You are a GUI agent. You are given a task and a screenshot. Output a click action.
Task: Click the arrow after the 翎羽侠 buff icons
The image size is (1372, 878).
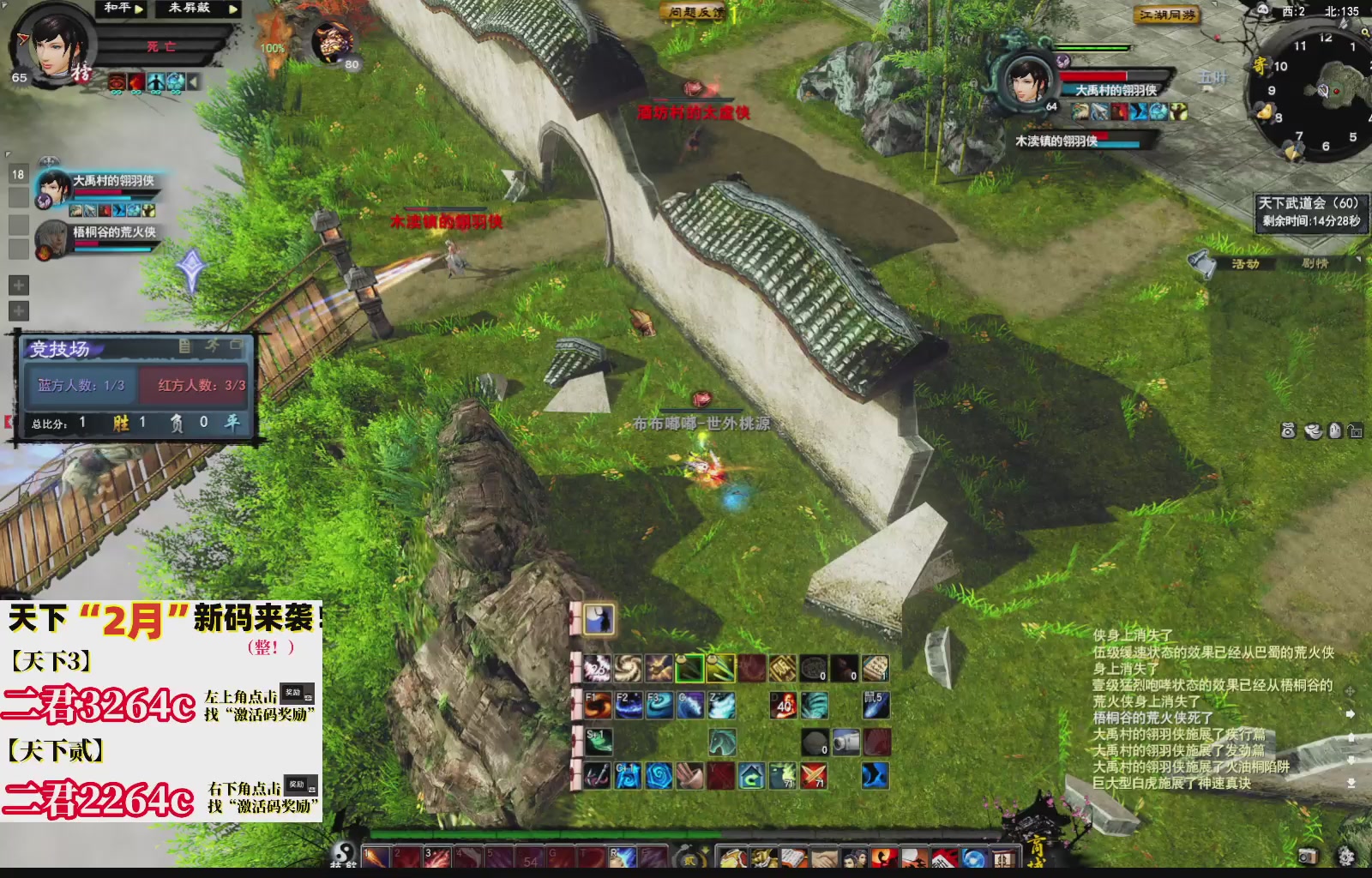coord(192,81)
